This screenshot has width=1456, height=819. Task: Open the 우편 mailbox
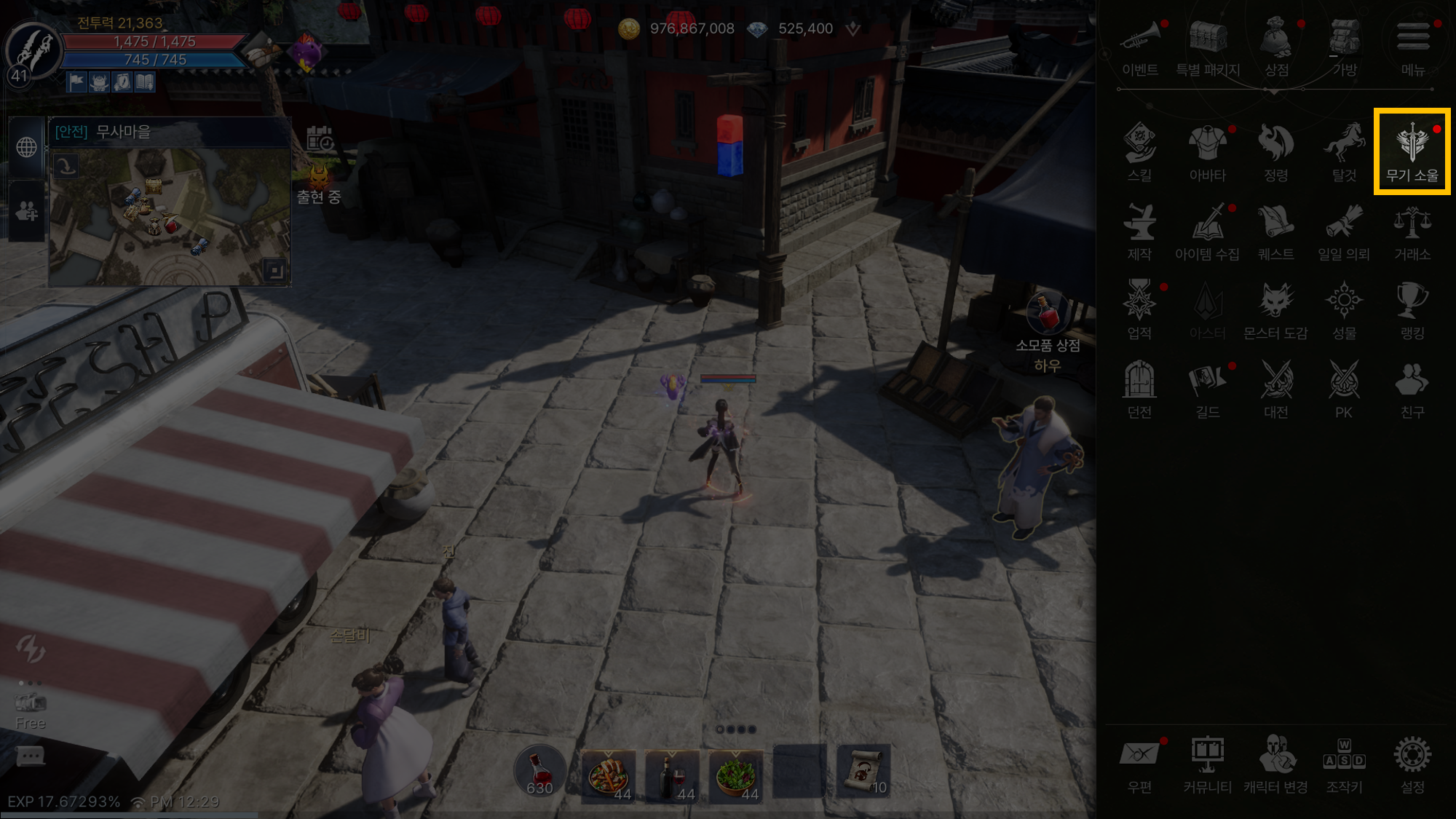point(1139,763)
